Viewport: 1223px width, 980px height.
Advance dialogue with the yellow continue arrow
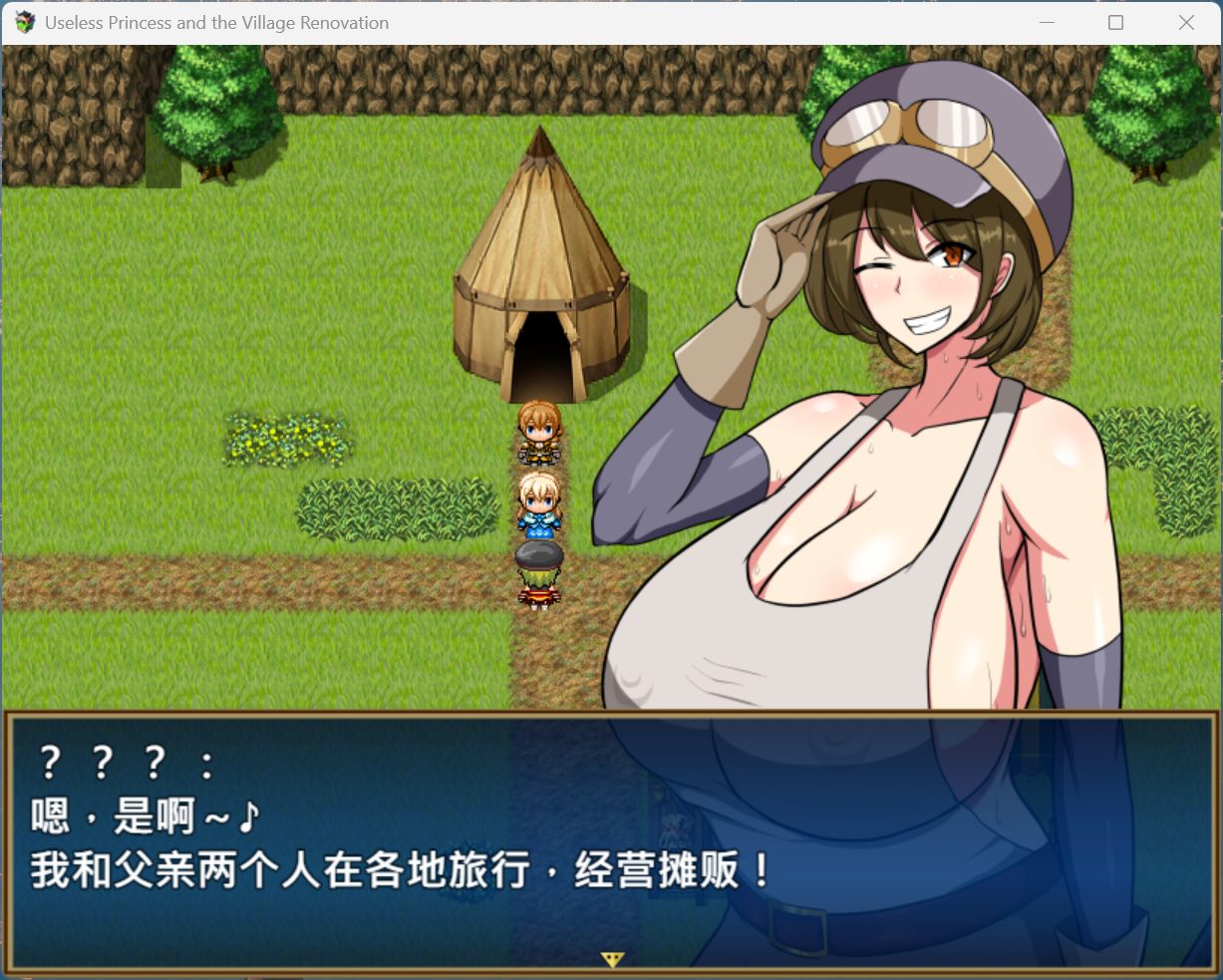point(612,959)
